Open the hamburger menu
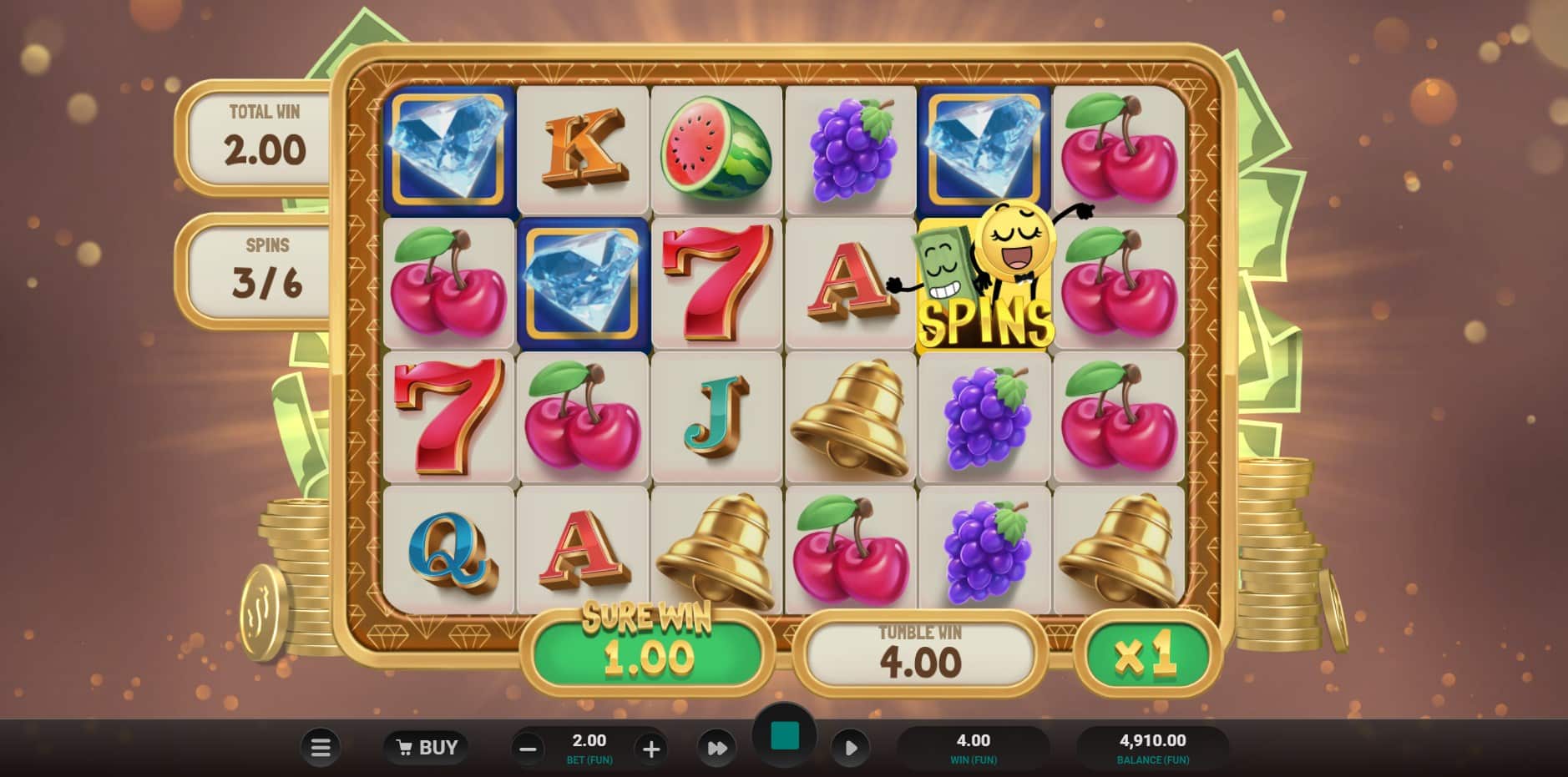The height and width of the screenshot is (777, 1568). pyautogui.click(x=321, y=748)
